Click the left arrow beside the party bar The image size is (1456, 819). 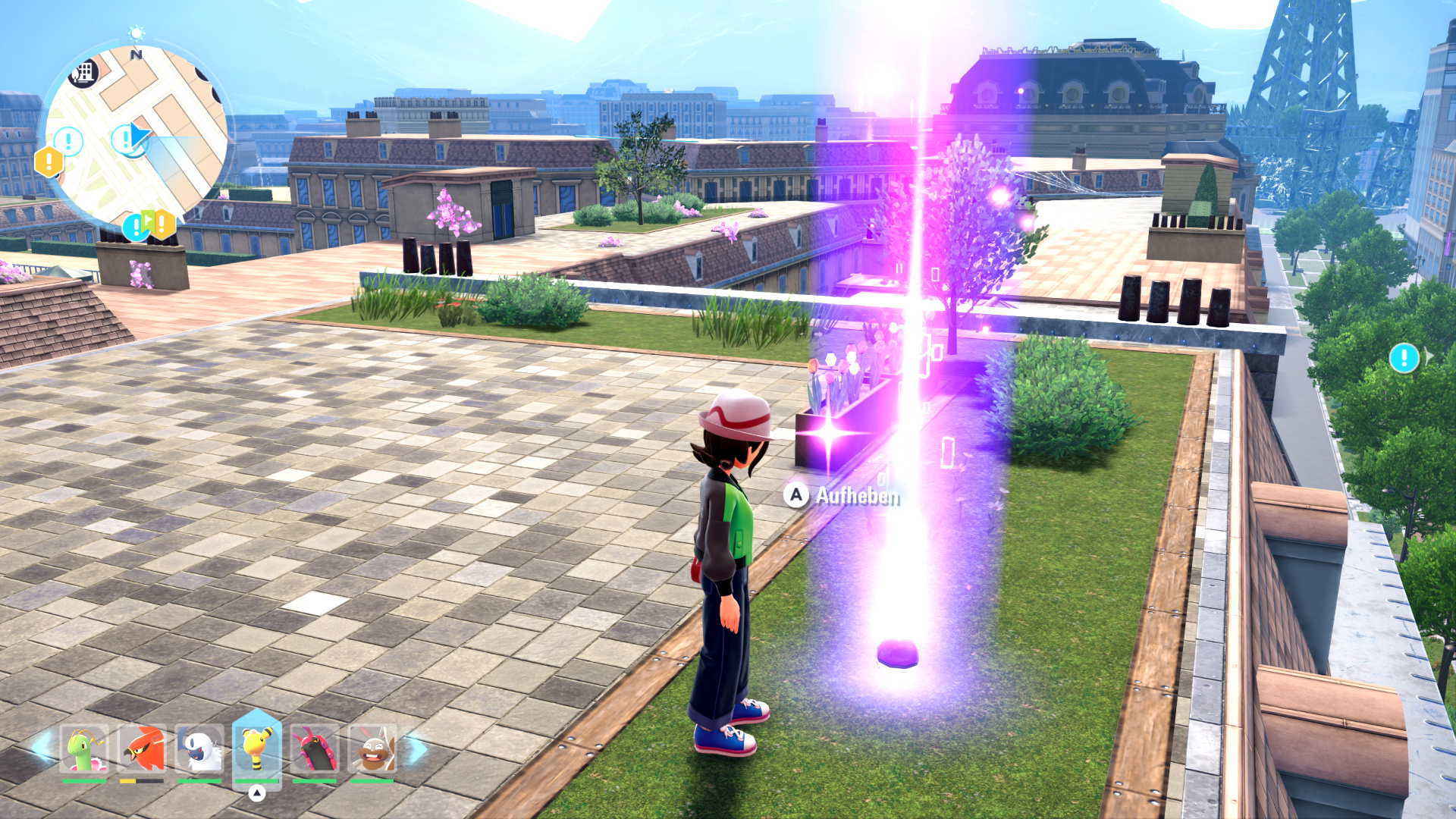(x=42, y=748)
